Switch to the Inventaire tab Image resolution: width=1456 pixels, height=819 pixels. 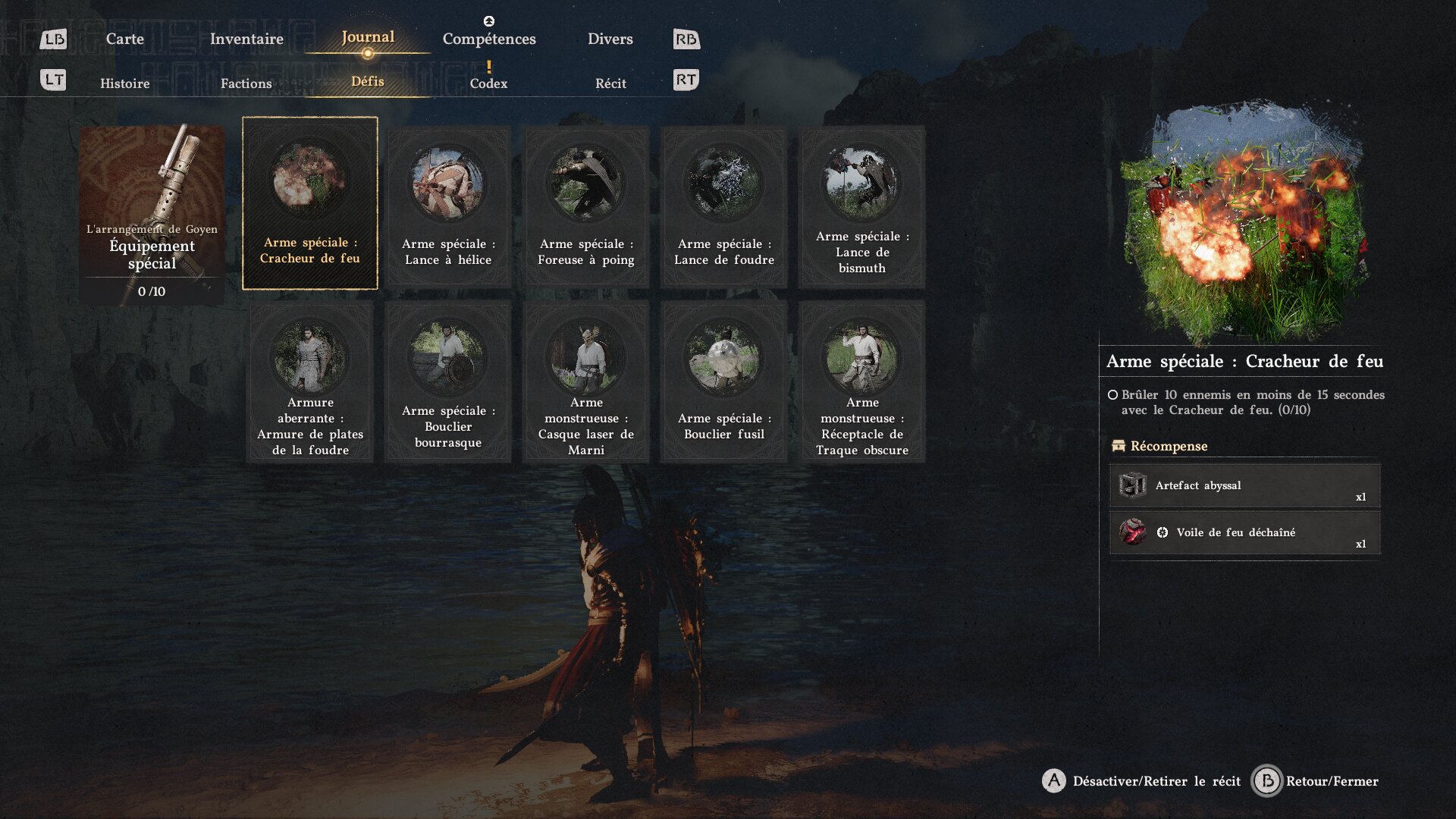click(246, 39)
